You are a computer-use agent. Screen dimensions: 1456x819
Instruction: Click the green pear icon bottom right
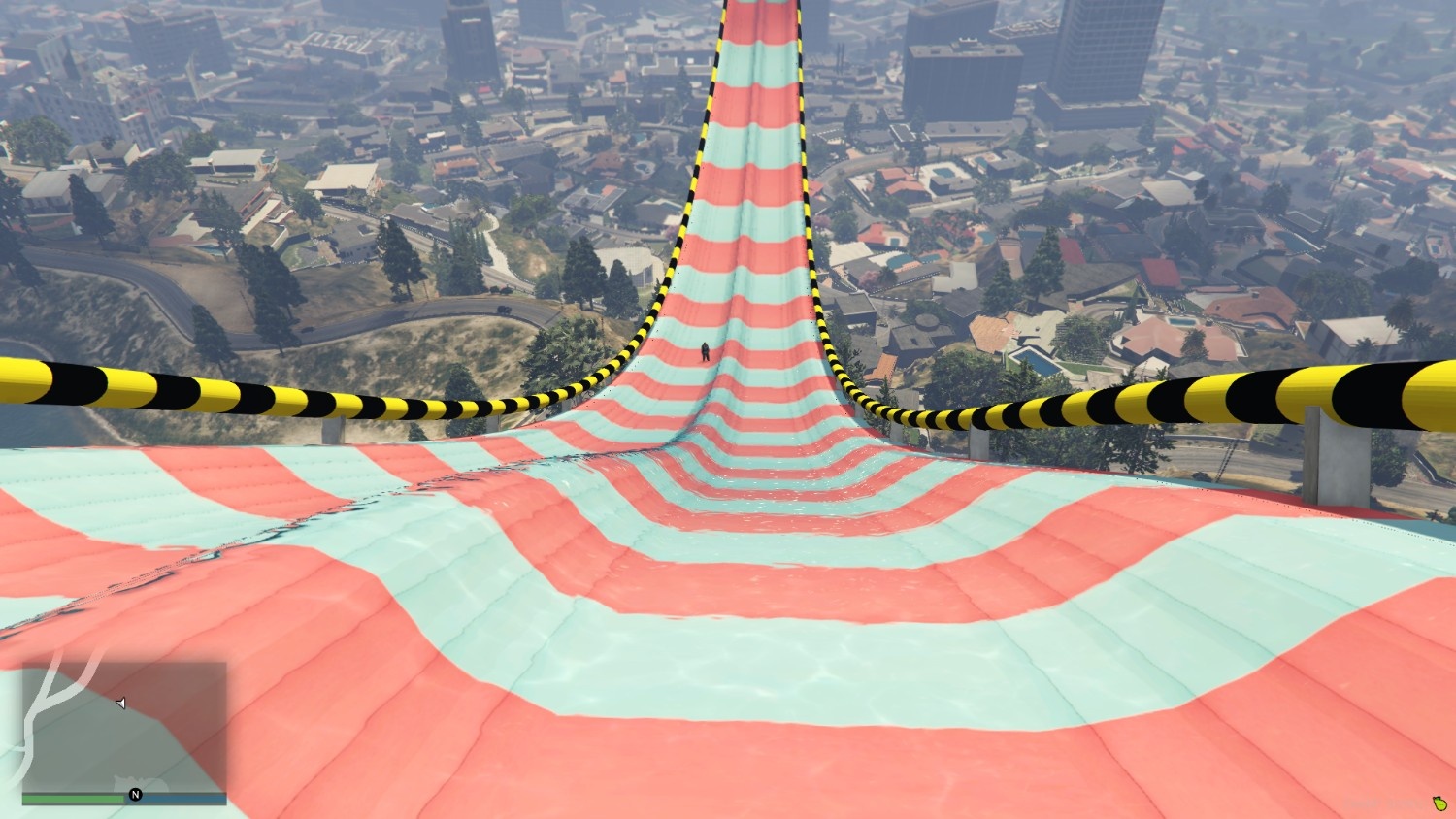click(x=1439, y=804)
